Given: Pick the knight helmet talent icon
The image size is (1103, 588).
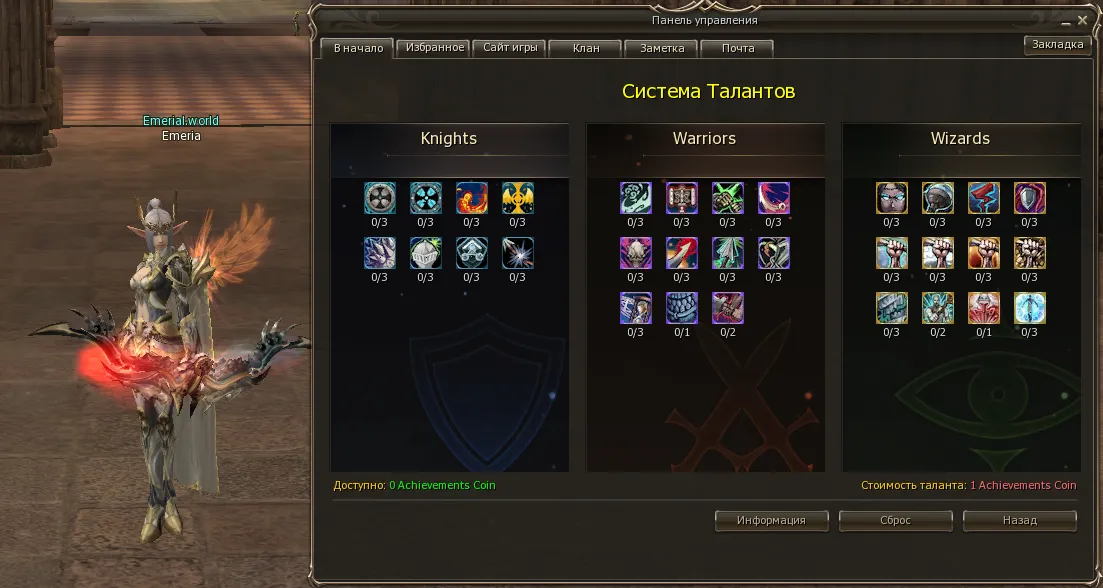Looking at the screenshot, I should pos(426,253).
